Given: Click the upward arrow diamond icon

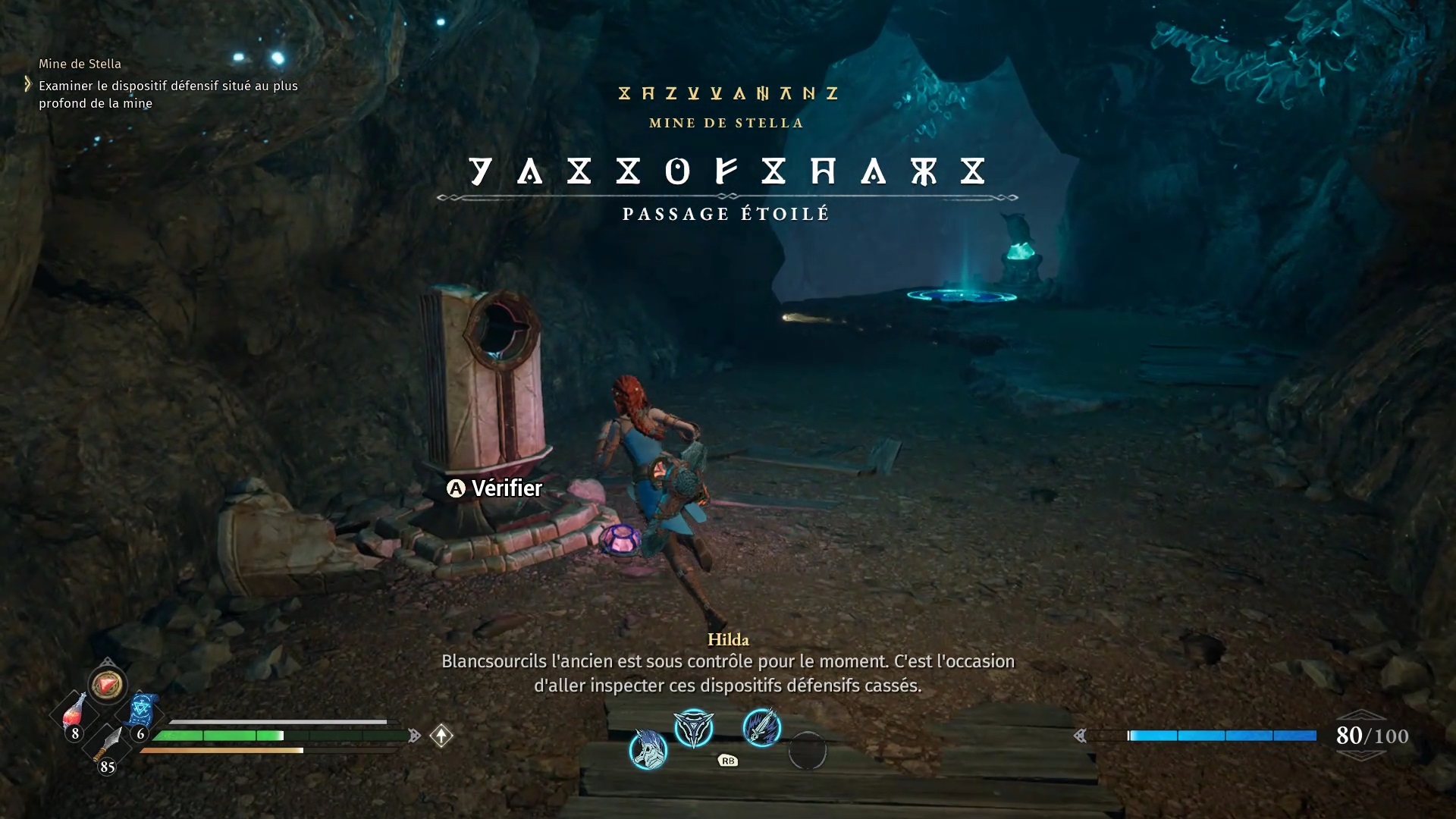Looking at the screenshot, I should 441,735.
